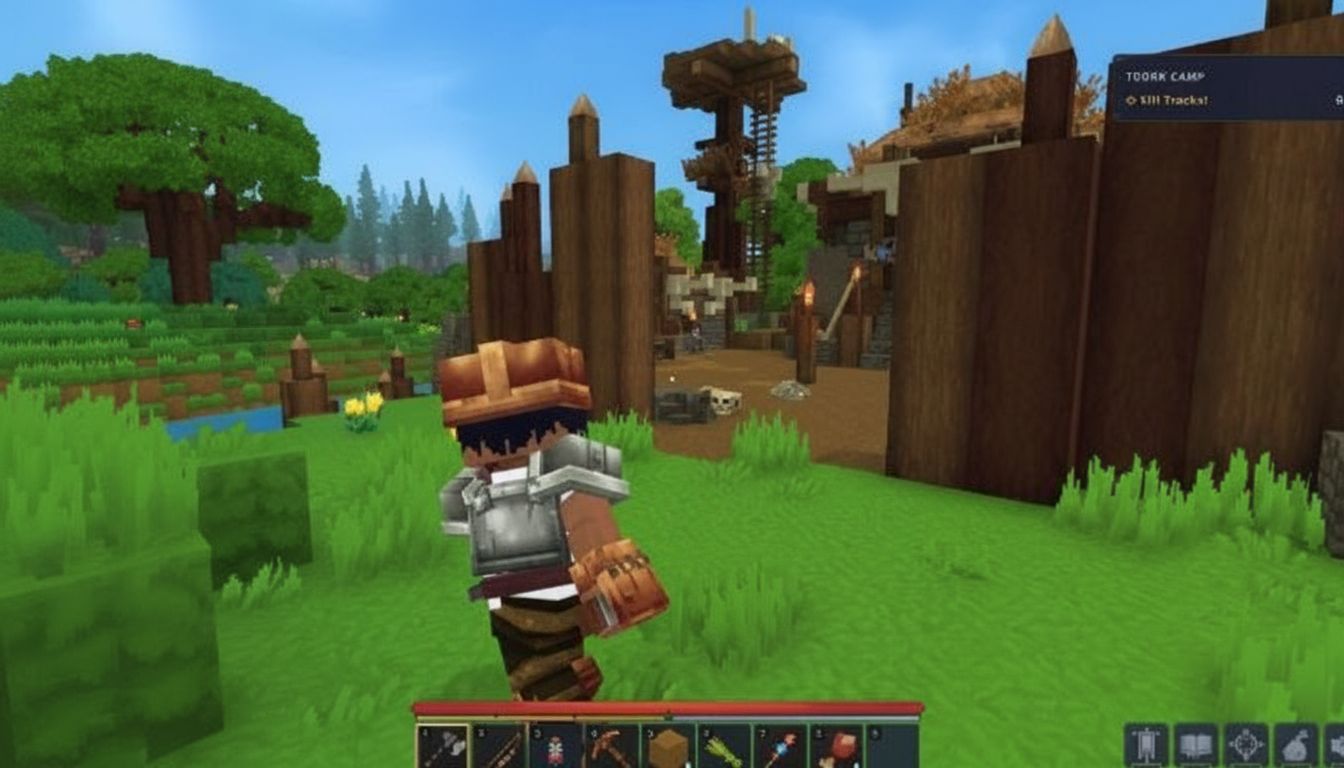Open the loot bag icon
The image size is (1344, 768).
pyautogui.click(x=1296, y=743)
